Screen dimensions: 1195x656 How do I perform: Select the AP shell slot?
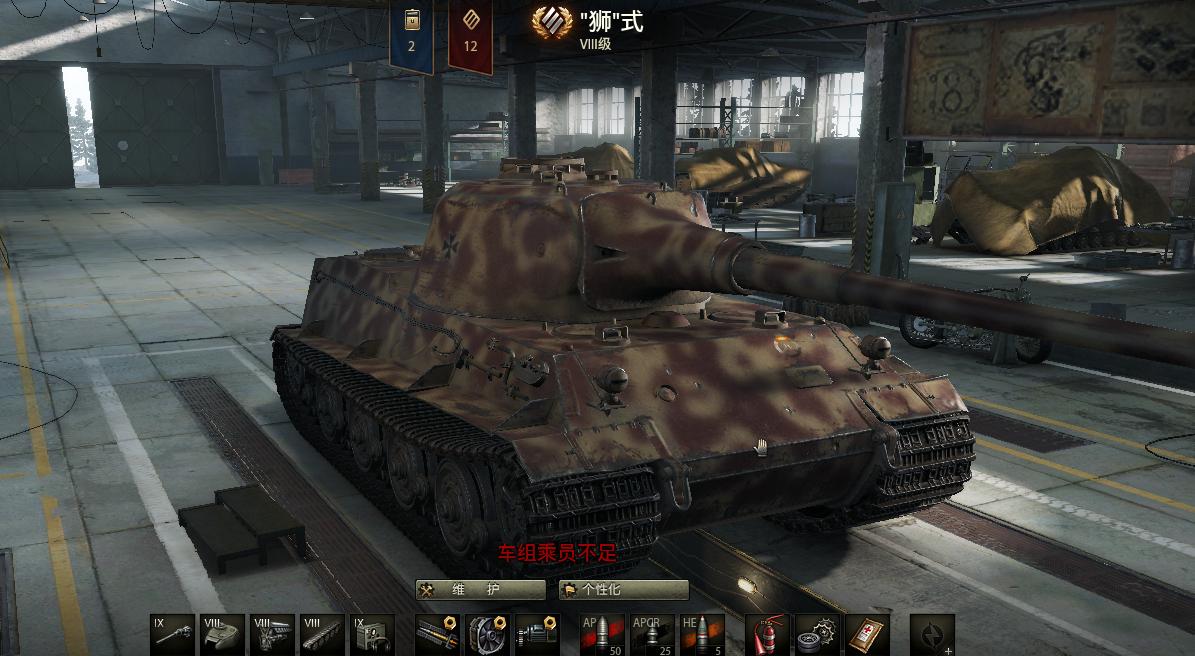click(602, 635)
